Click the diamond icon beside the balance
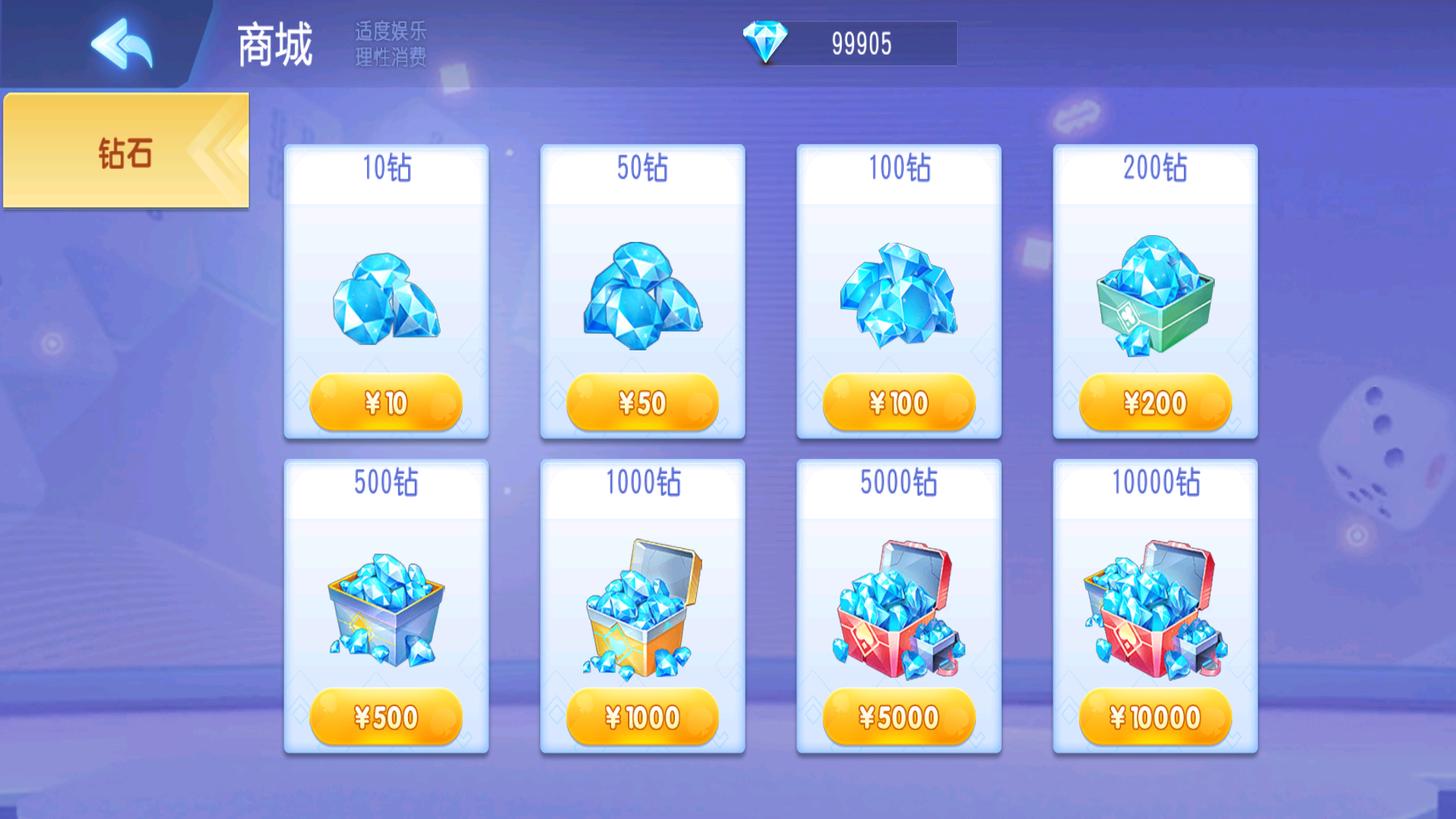 (x=765, y=42)
